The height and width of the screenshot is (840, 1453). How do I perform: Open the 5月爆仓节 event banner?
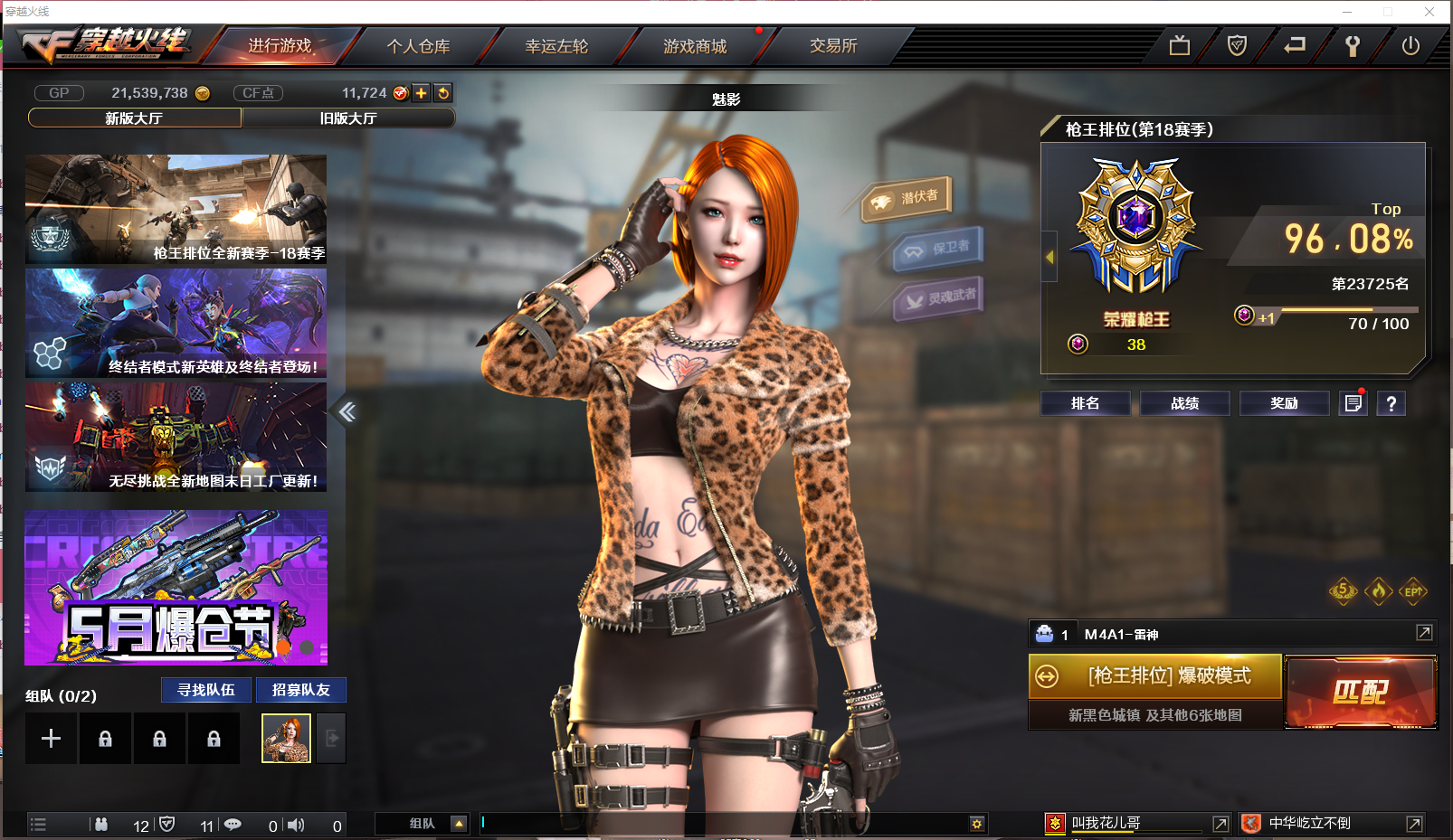pos(176,588)
